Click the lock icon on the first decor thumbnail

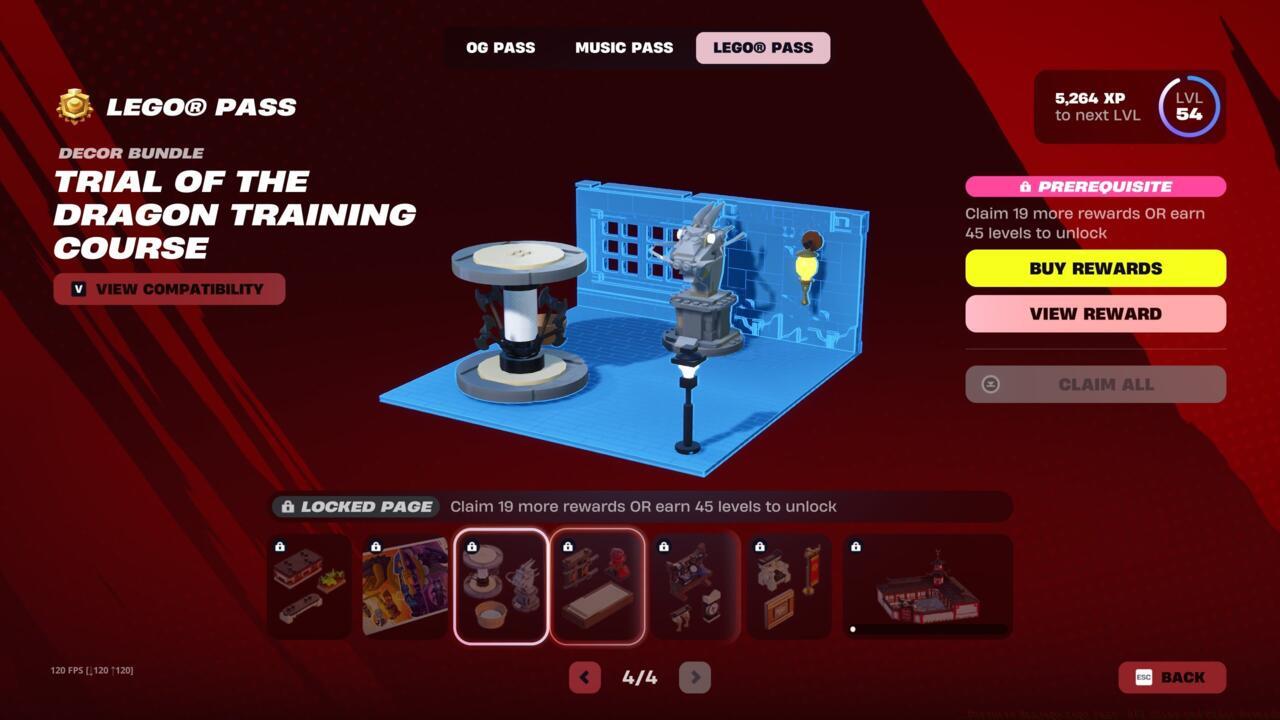(x=281, y=545)
